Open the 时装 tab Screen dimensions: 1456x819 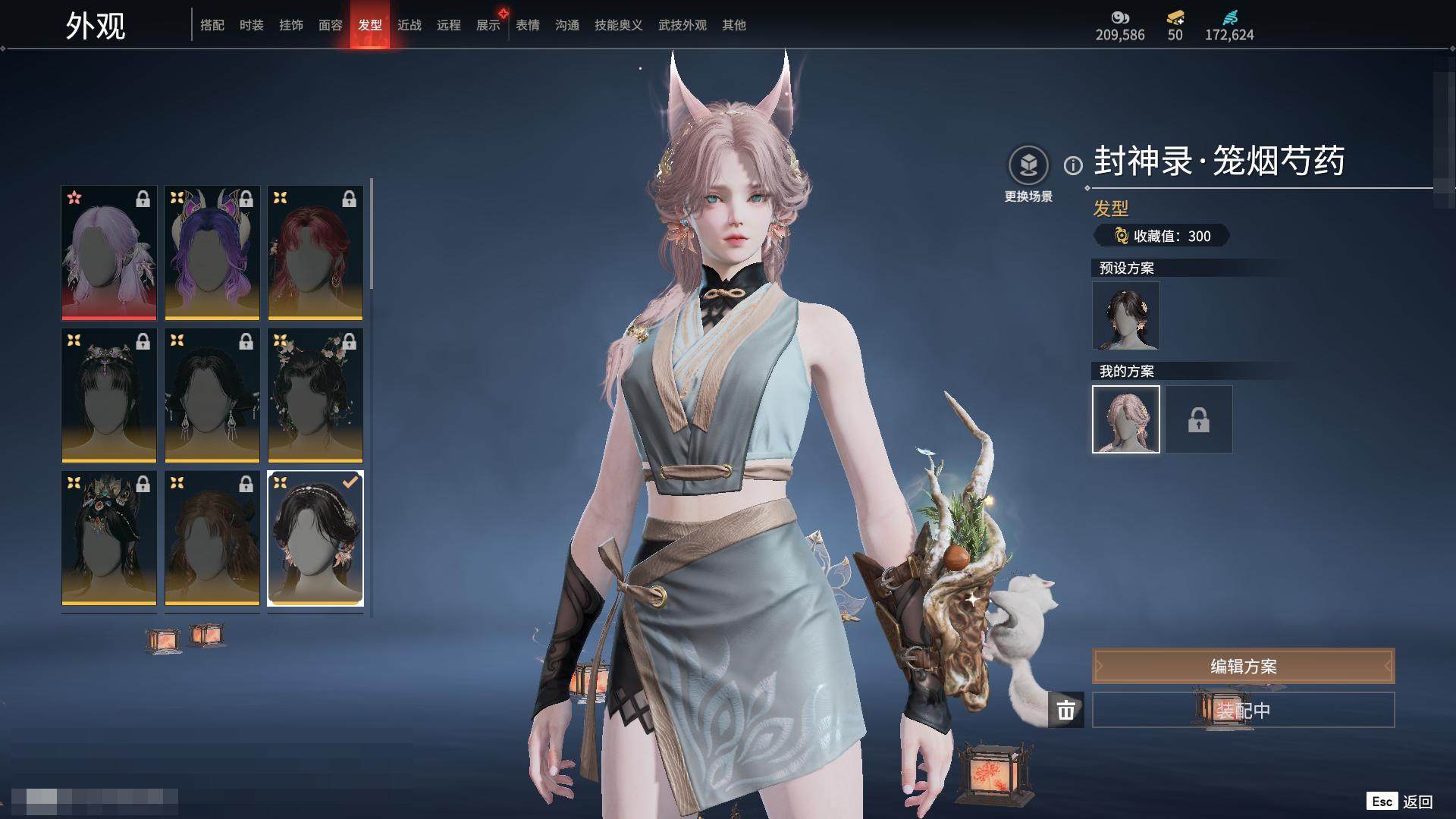click(252, 25)
